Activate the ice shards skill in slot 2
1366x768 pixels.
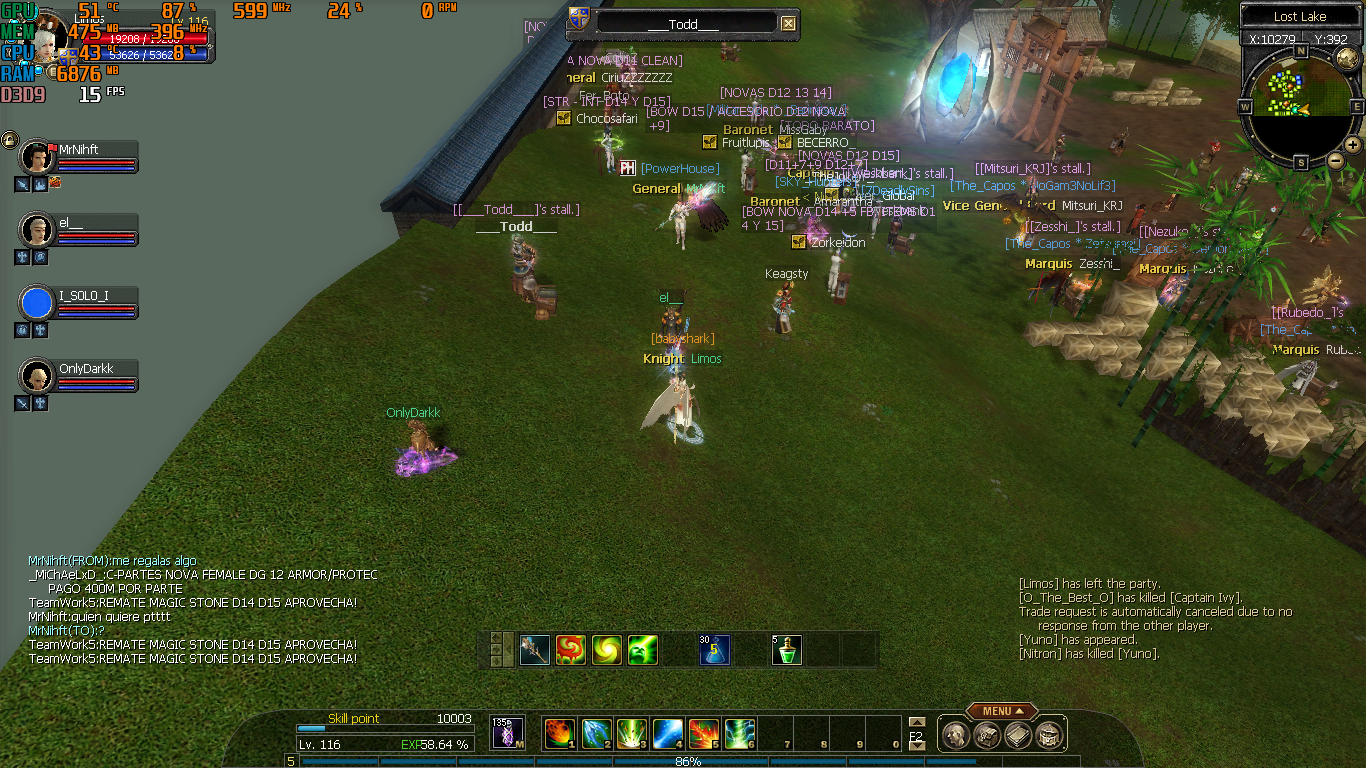click(596, 734)
